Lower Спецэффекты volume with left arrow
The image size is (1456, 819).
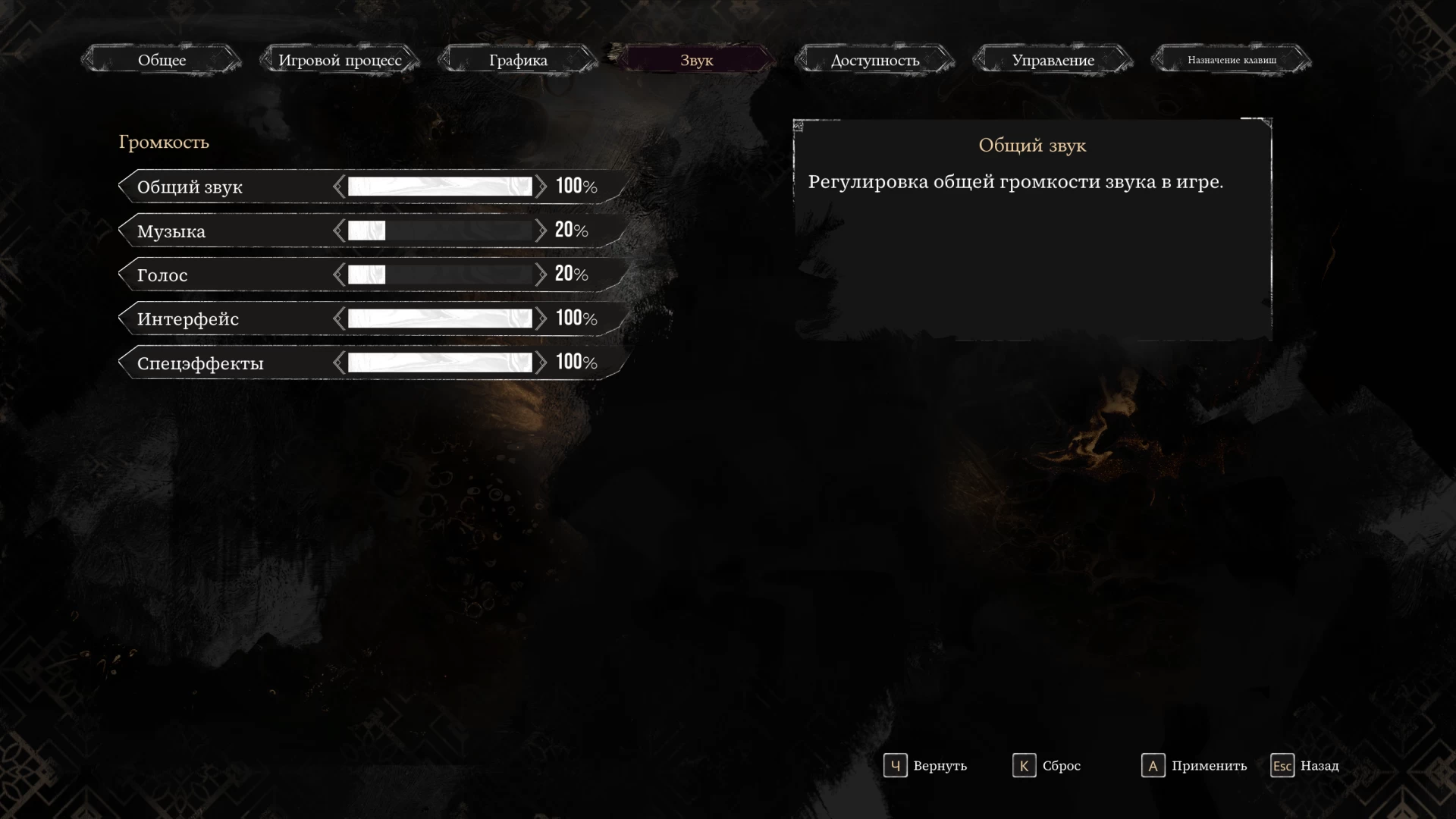[338, 362]
